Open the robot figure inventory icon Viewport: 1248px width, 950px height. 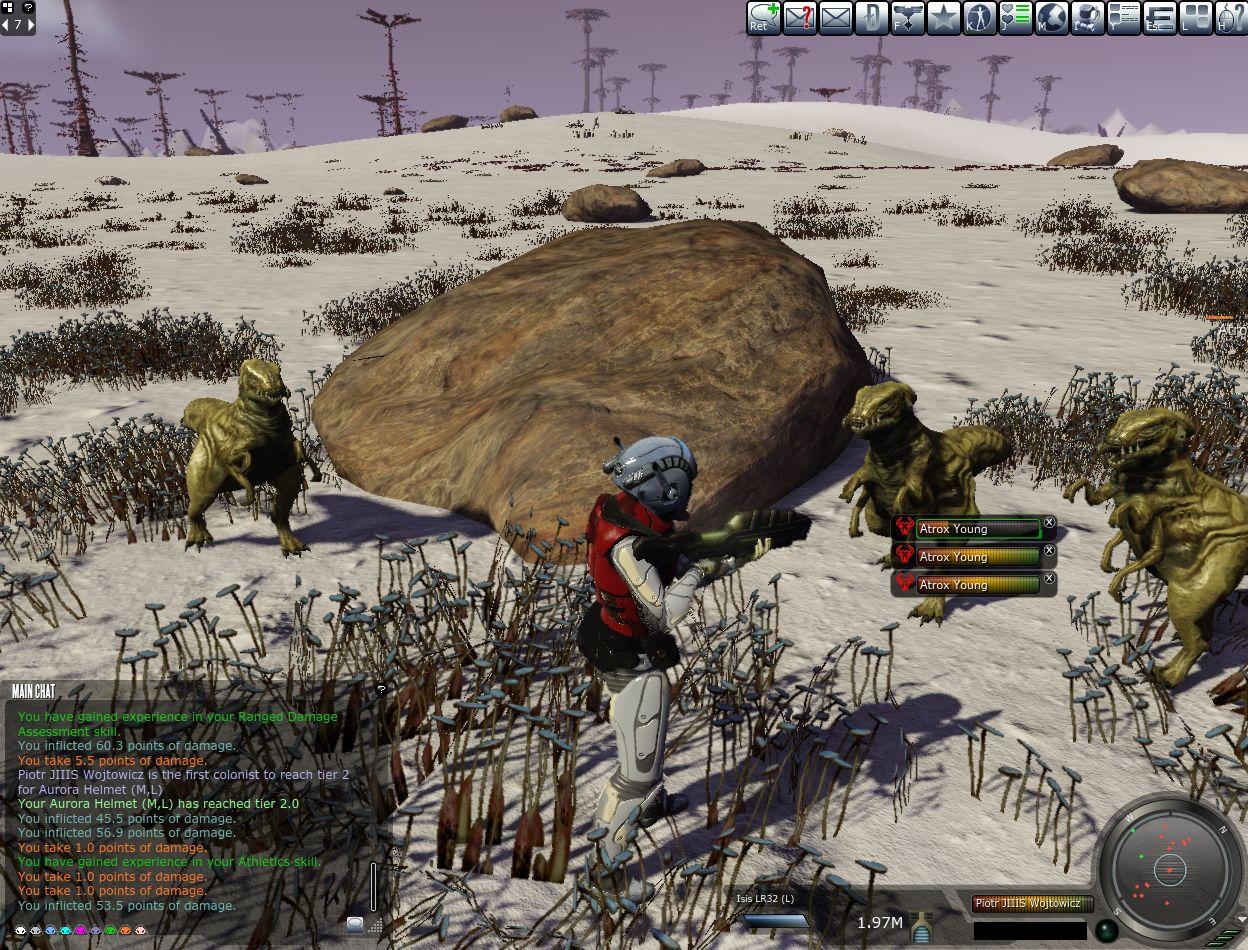[1087, 17]
